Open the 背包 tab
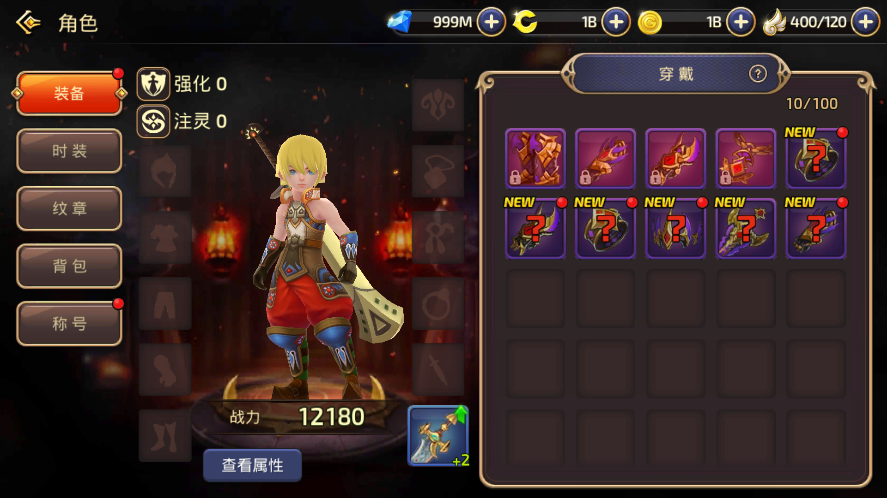The height and width of the screenshot is (498, 887). click(69, 267)
